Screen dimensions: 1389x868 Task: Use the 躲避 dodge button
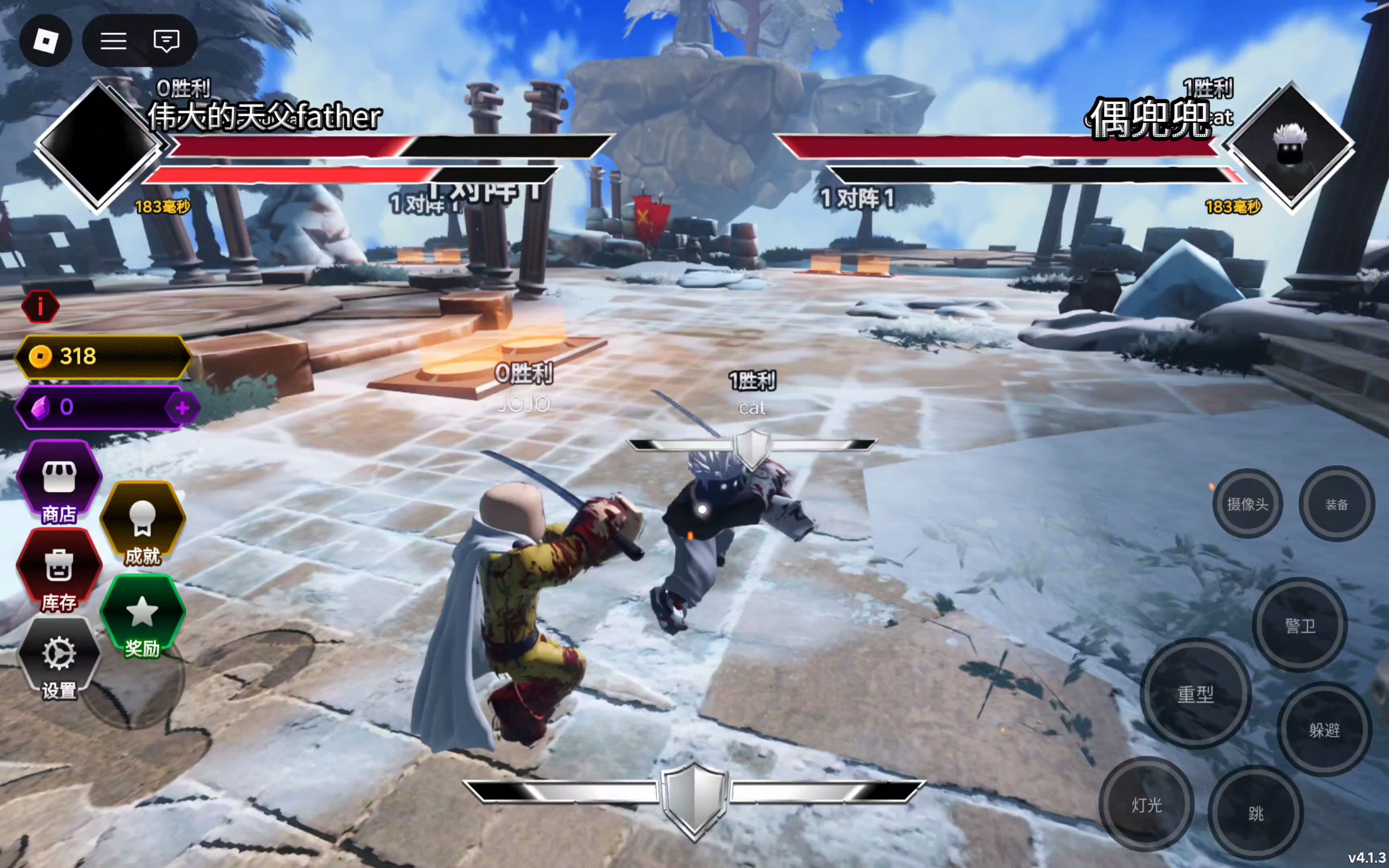tap(1324, 730)
